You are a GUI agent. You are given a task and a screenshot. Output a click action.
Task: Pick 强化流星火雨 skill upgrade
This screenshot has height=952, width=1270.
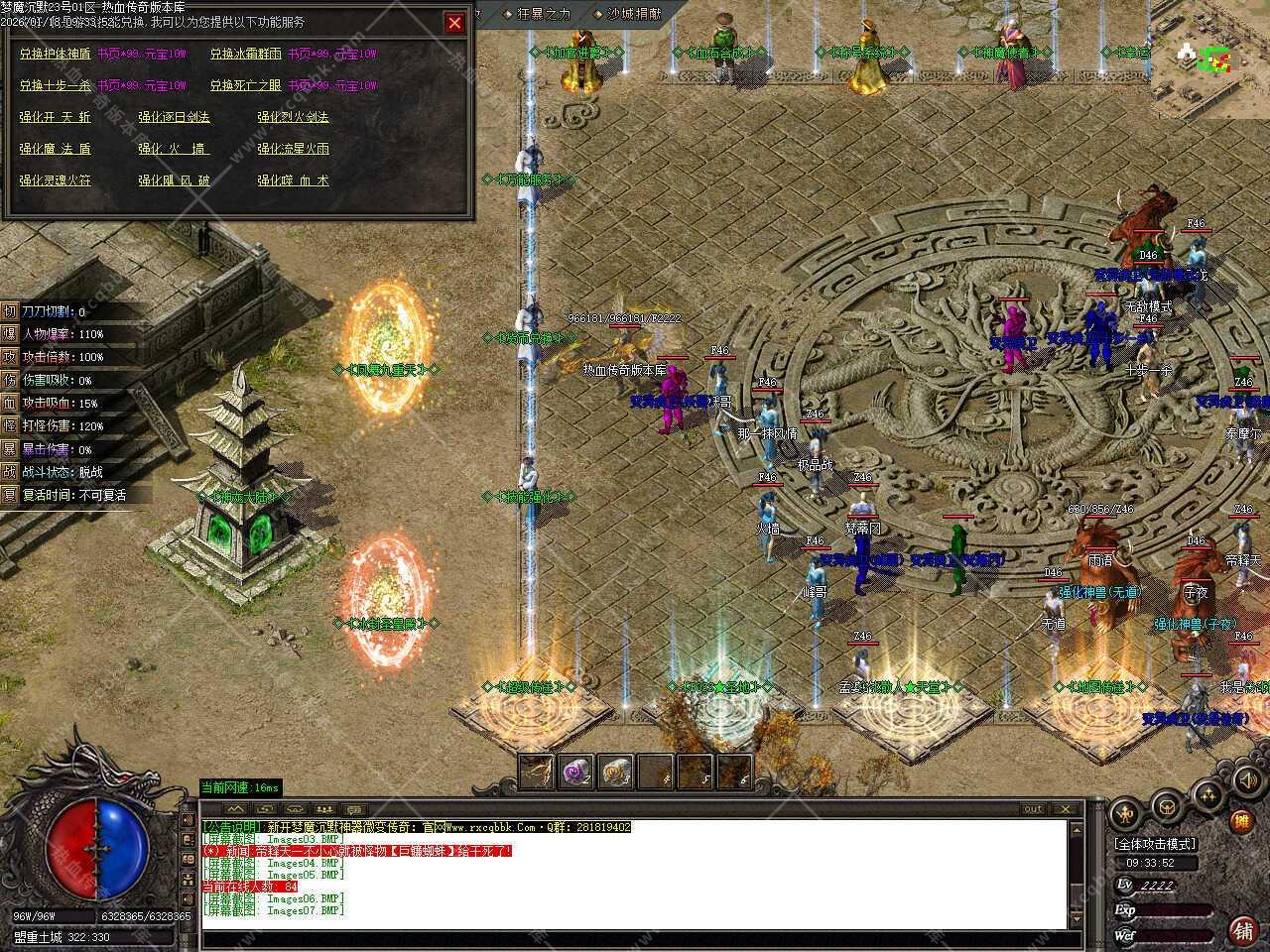pyautogui.click(x=294, y=149)
